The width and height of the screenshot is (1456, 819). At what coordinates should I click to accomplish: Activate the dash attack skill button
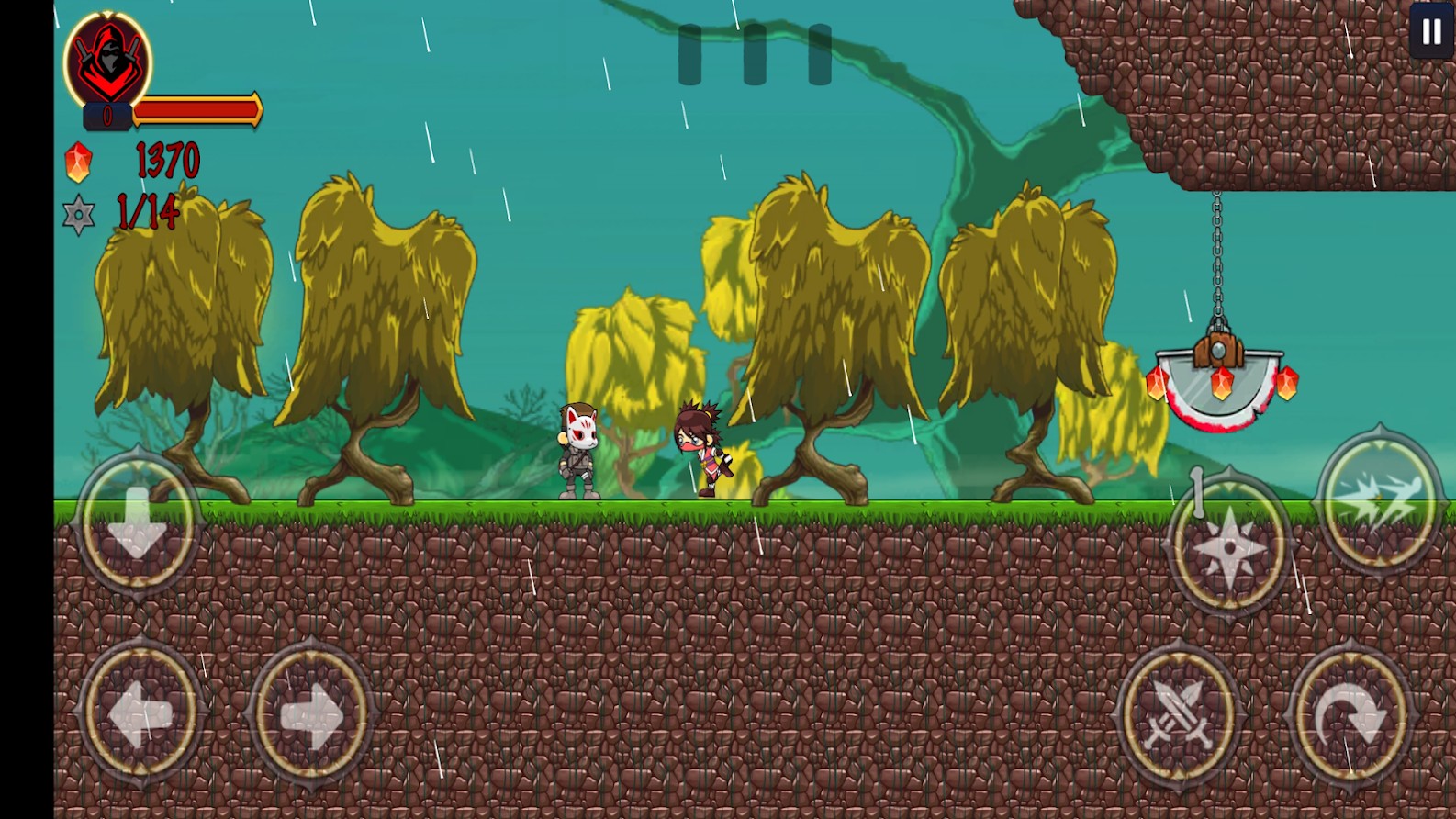(x=1380, y=500)
